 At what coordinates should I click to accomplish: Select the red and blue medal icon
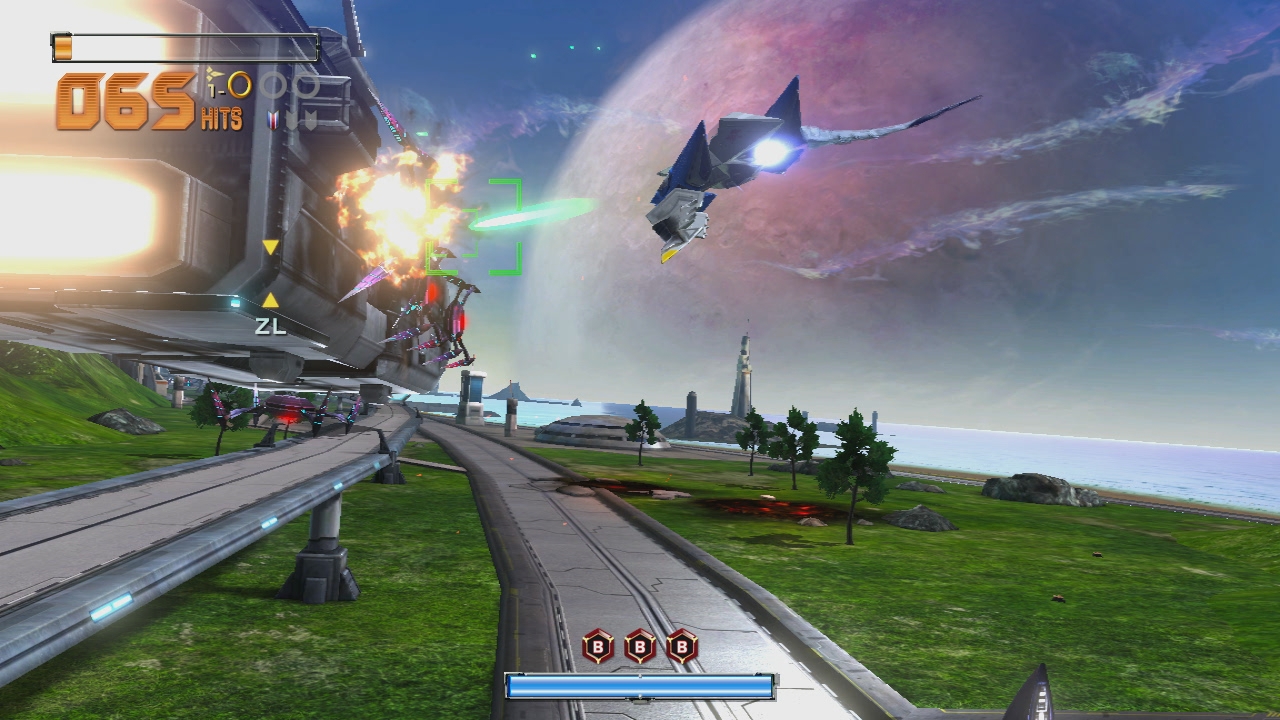(x=273, y=120)
